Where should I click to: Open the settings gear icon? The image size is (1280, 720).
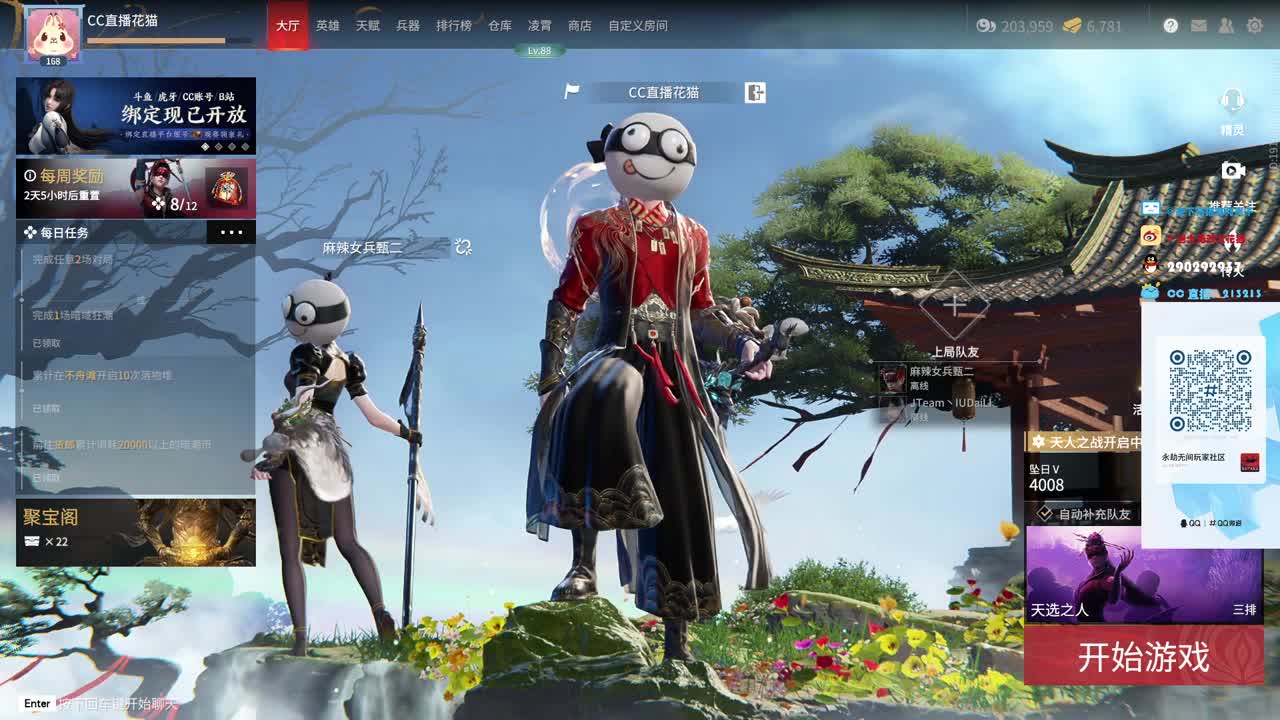click(1254, 26)
